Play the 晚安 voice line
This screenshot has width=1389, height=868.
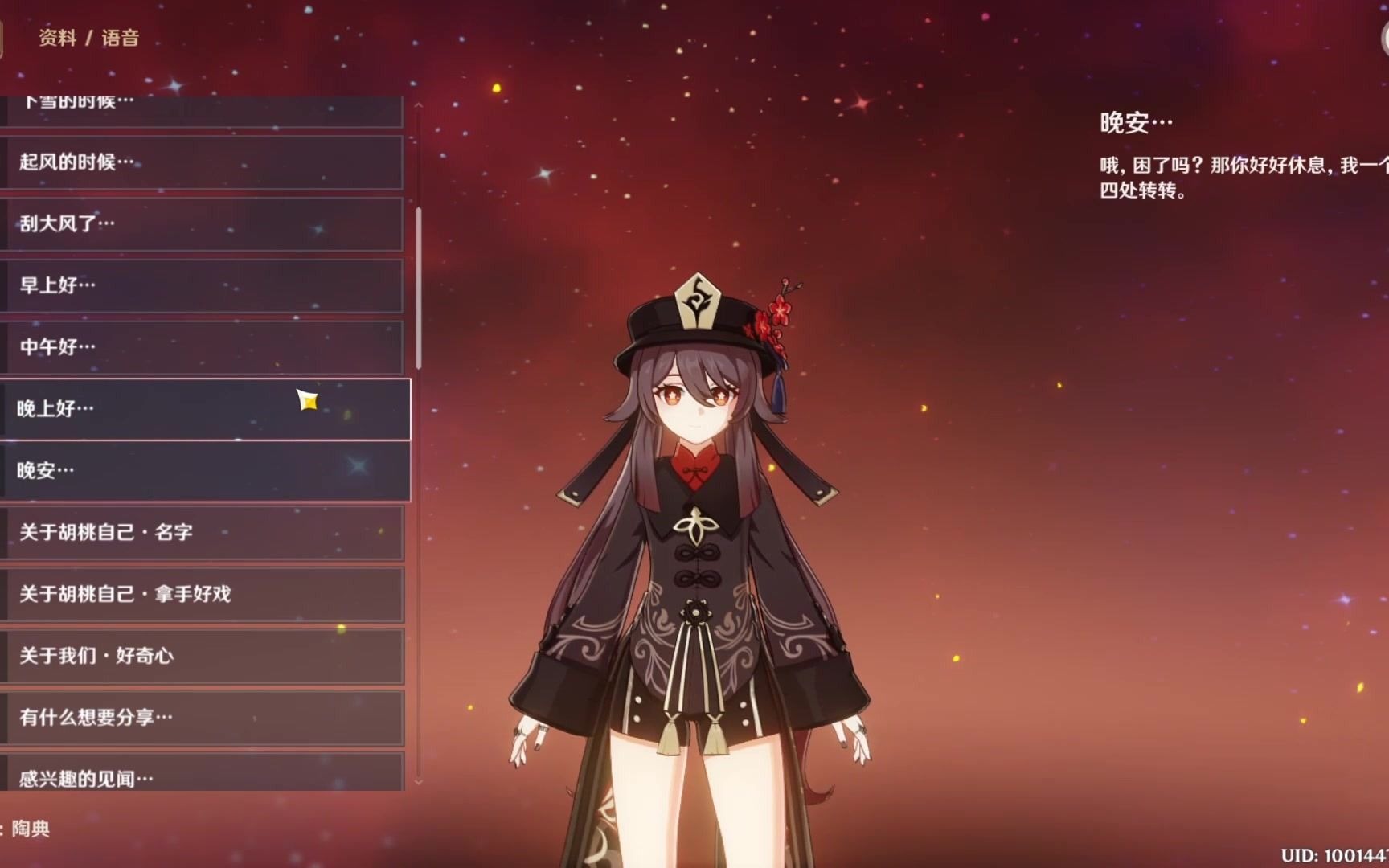point(201,471)
